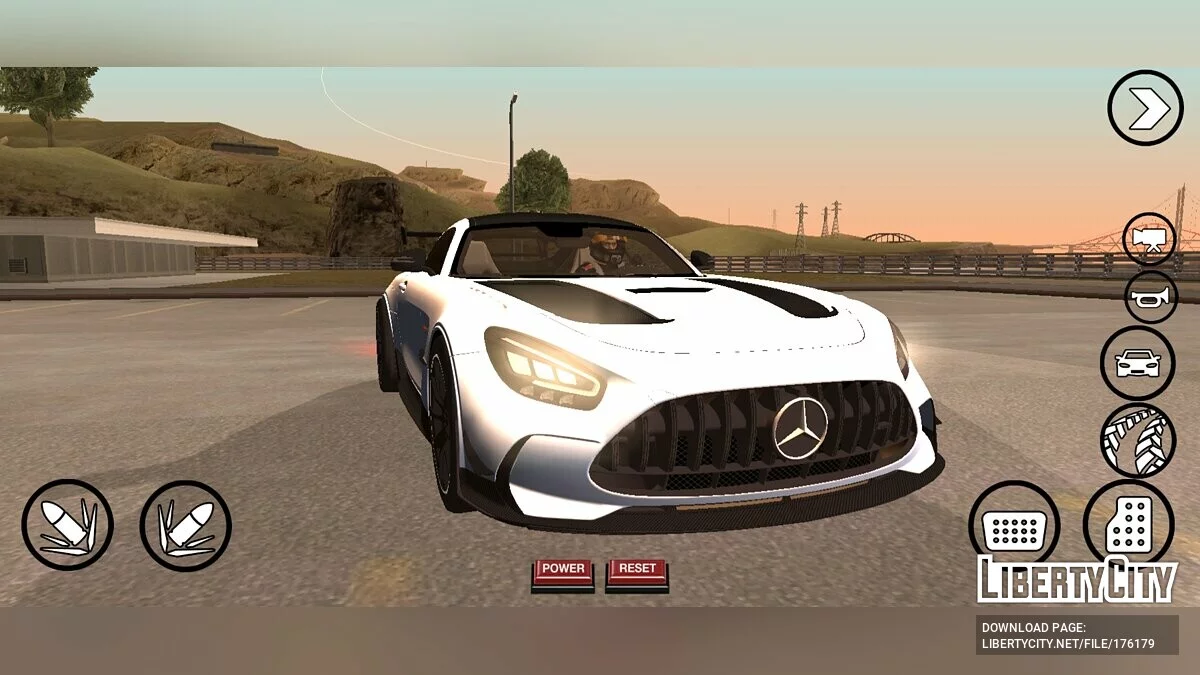Screen dimensions: 1200x675
Task: Honk using the horn icon
Action: click(x=1151, y=297)
